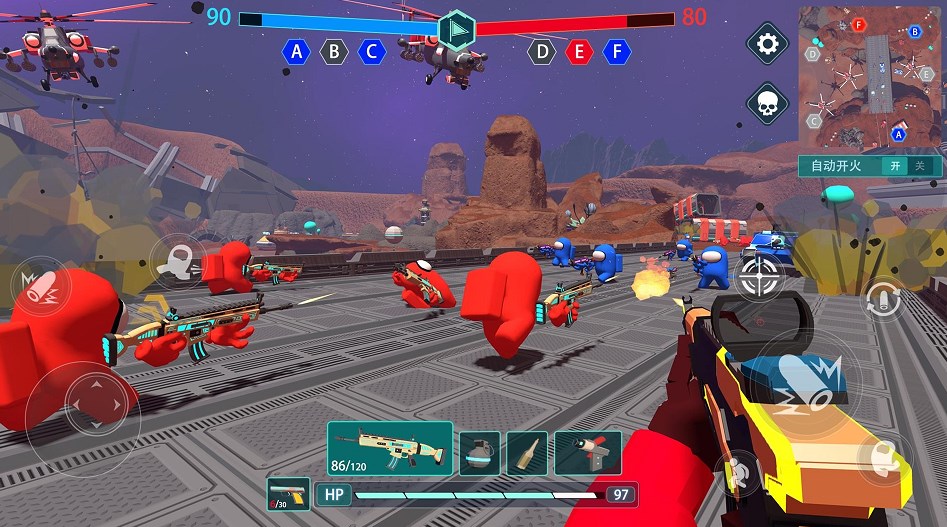Reload with the circular-arrow bullet button

883,298
